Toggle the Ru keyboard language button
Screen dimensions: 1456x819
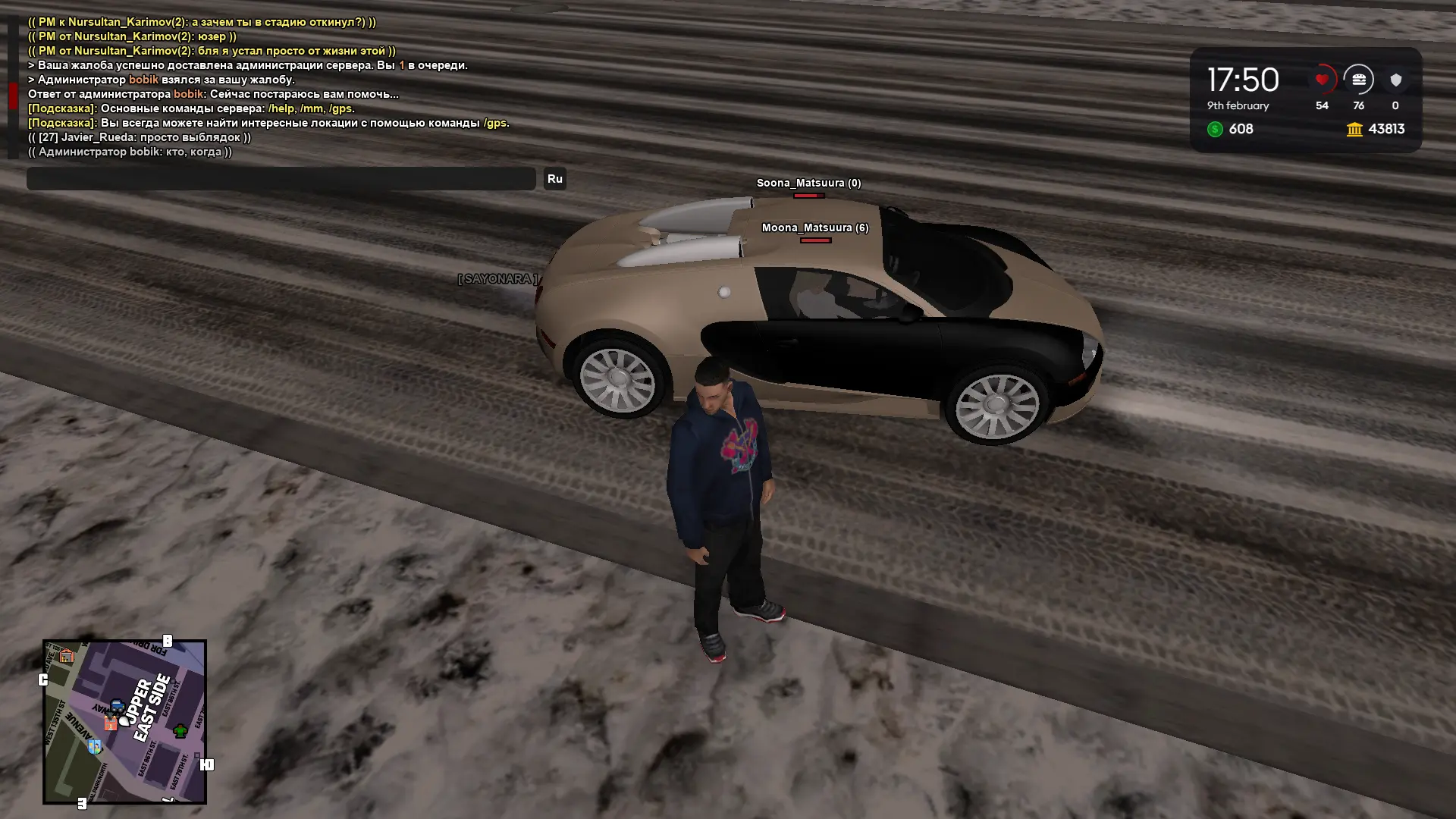[555, 179]
